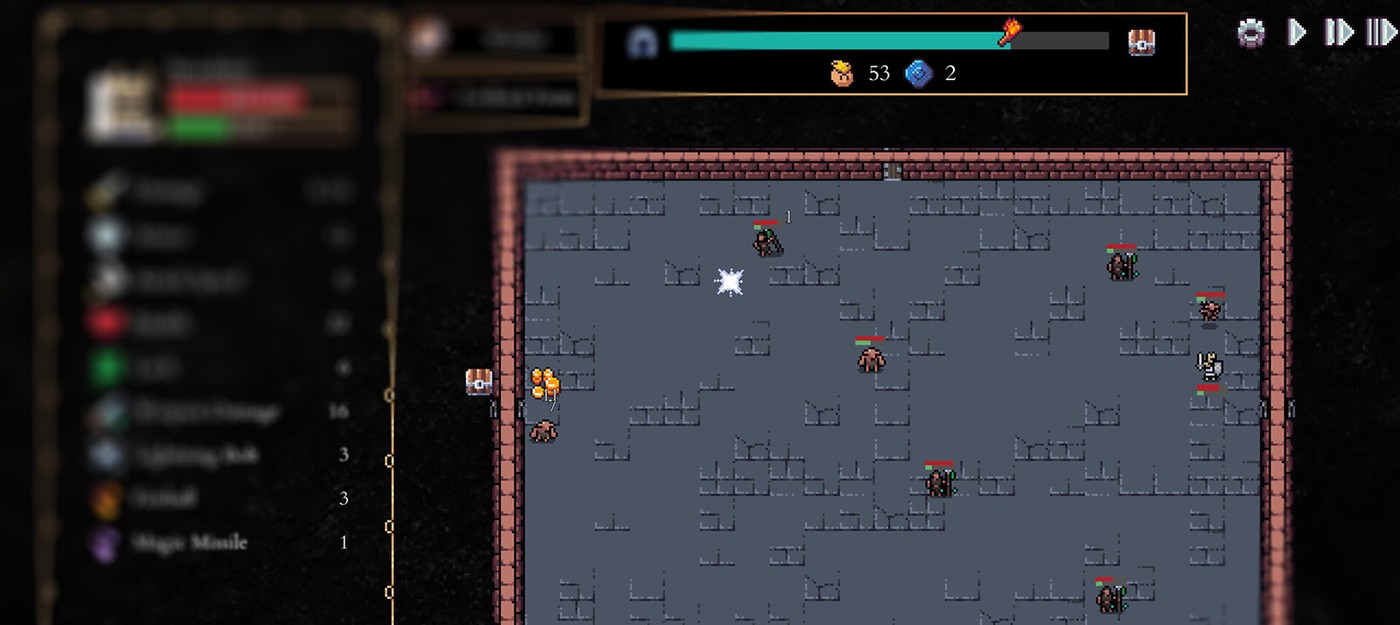Image resolution: width=1400 pixels, height=625 pixels.
Task: Set game speed to normal play
Action: [1297, 33]
